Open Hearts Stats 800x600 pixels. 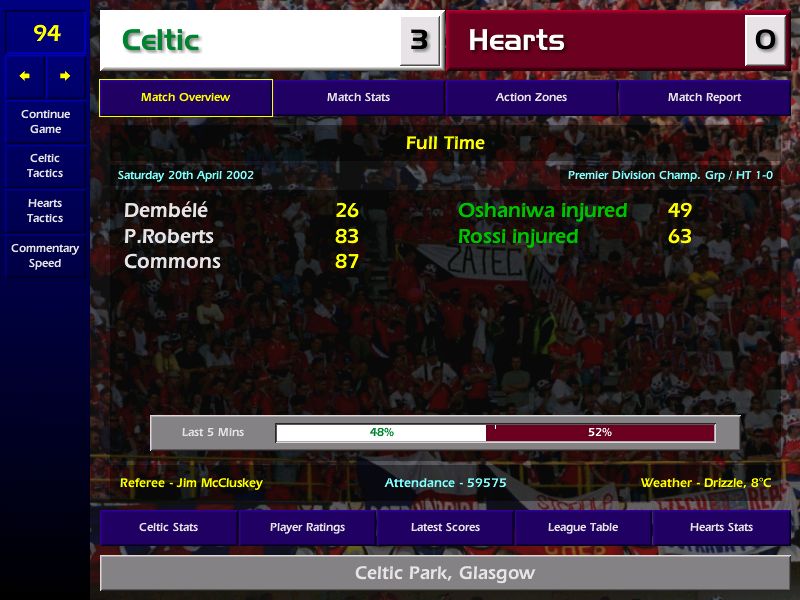[721, 527]
